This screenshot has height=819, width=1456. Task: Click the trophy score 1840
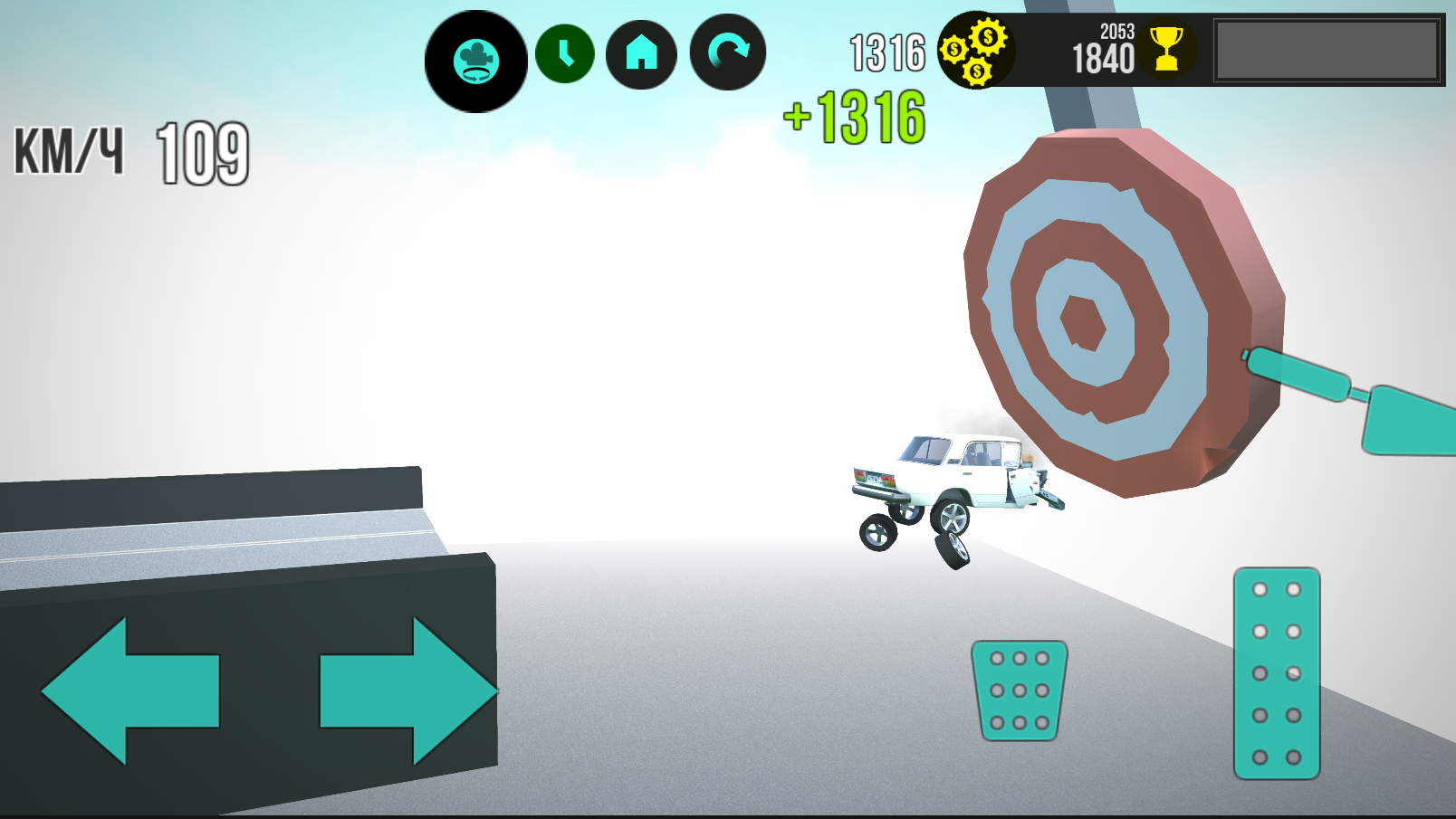click(1101, 60)
